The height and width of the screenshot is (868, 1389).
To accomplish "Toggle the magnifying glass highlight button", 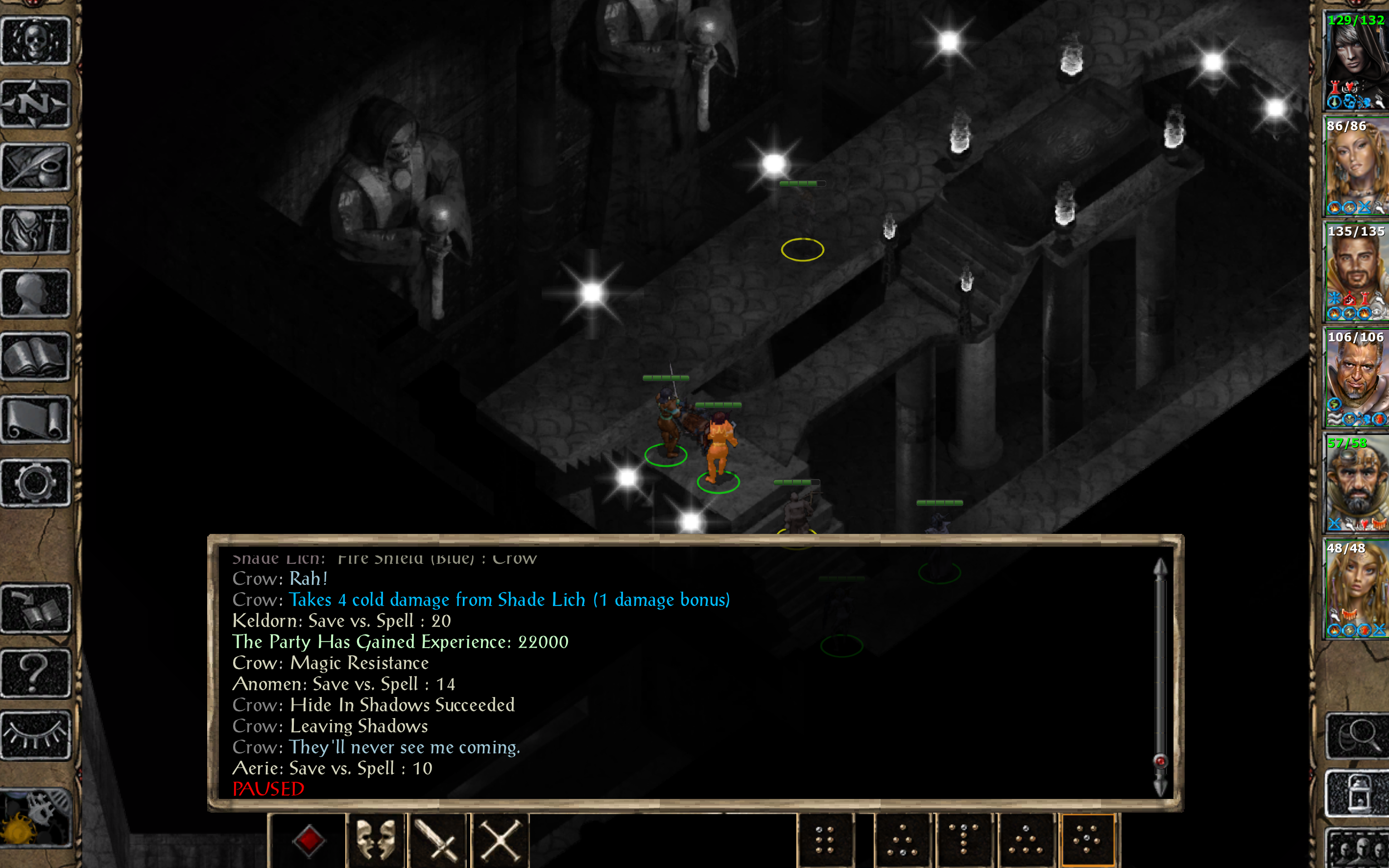I will 1358,736.
